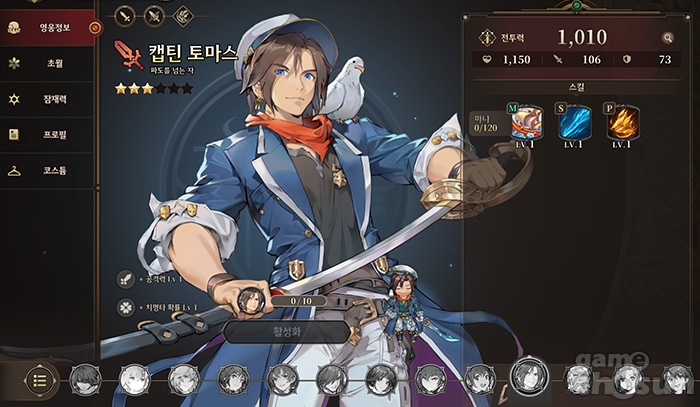700x407 pixels.
Task: Select the enlarged highlighted hero portrait
Action: pyautogui.click(x=526, y=376)
